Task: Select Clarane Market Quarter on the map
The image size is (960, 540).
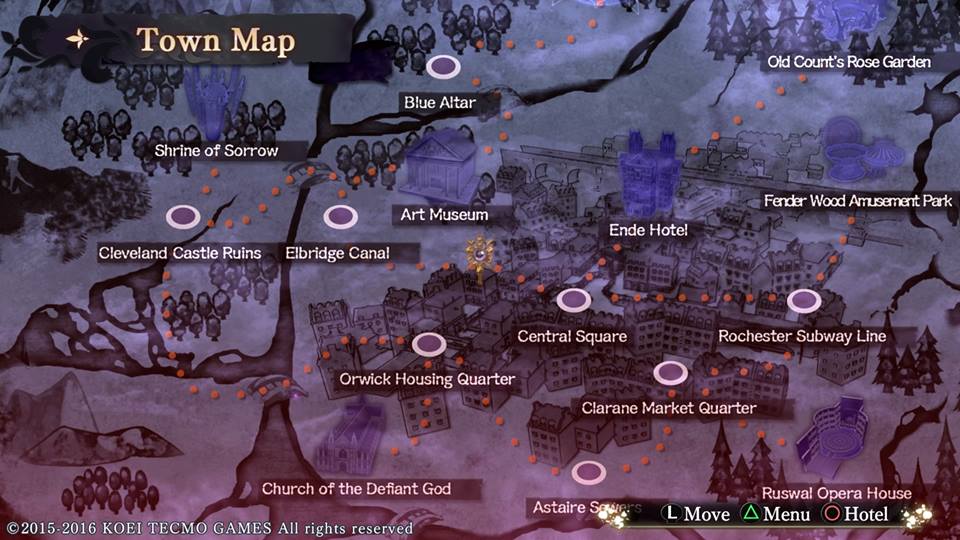Action: (x=670, y=373)
